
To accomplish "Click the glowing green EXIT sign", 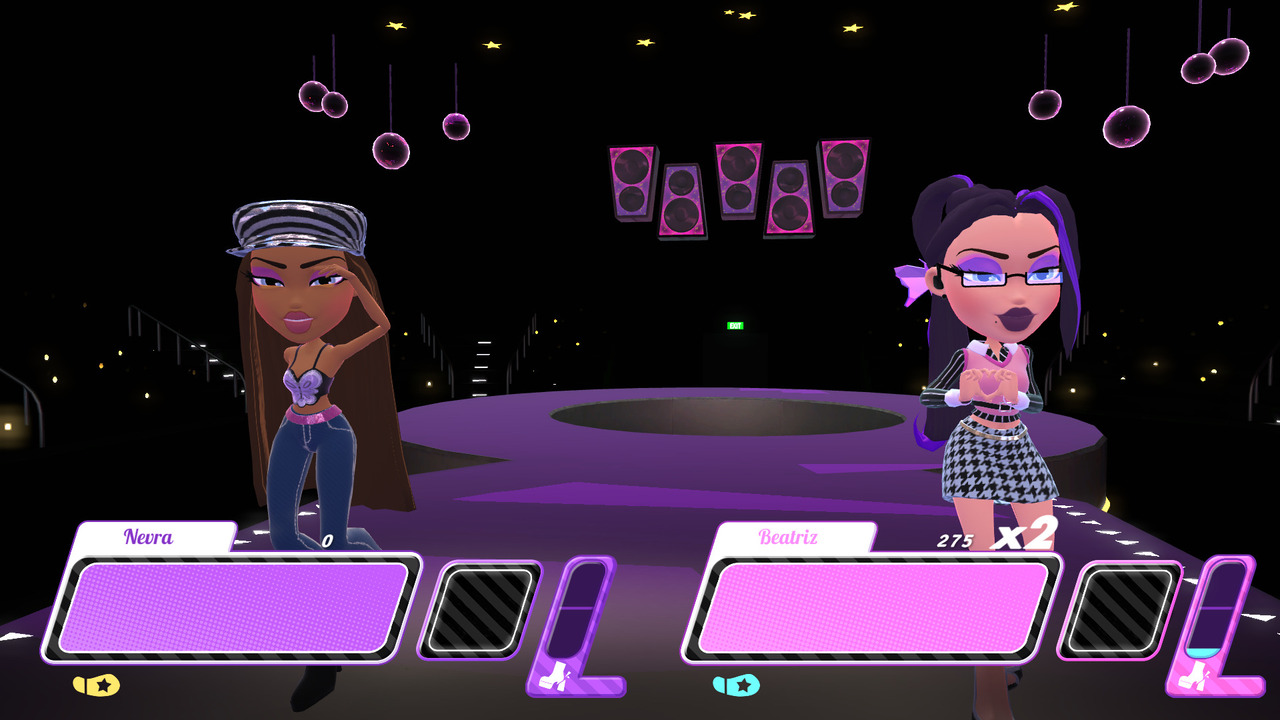I will (733, 325).
